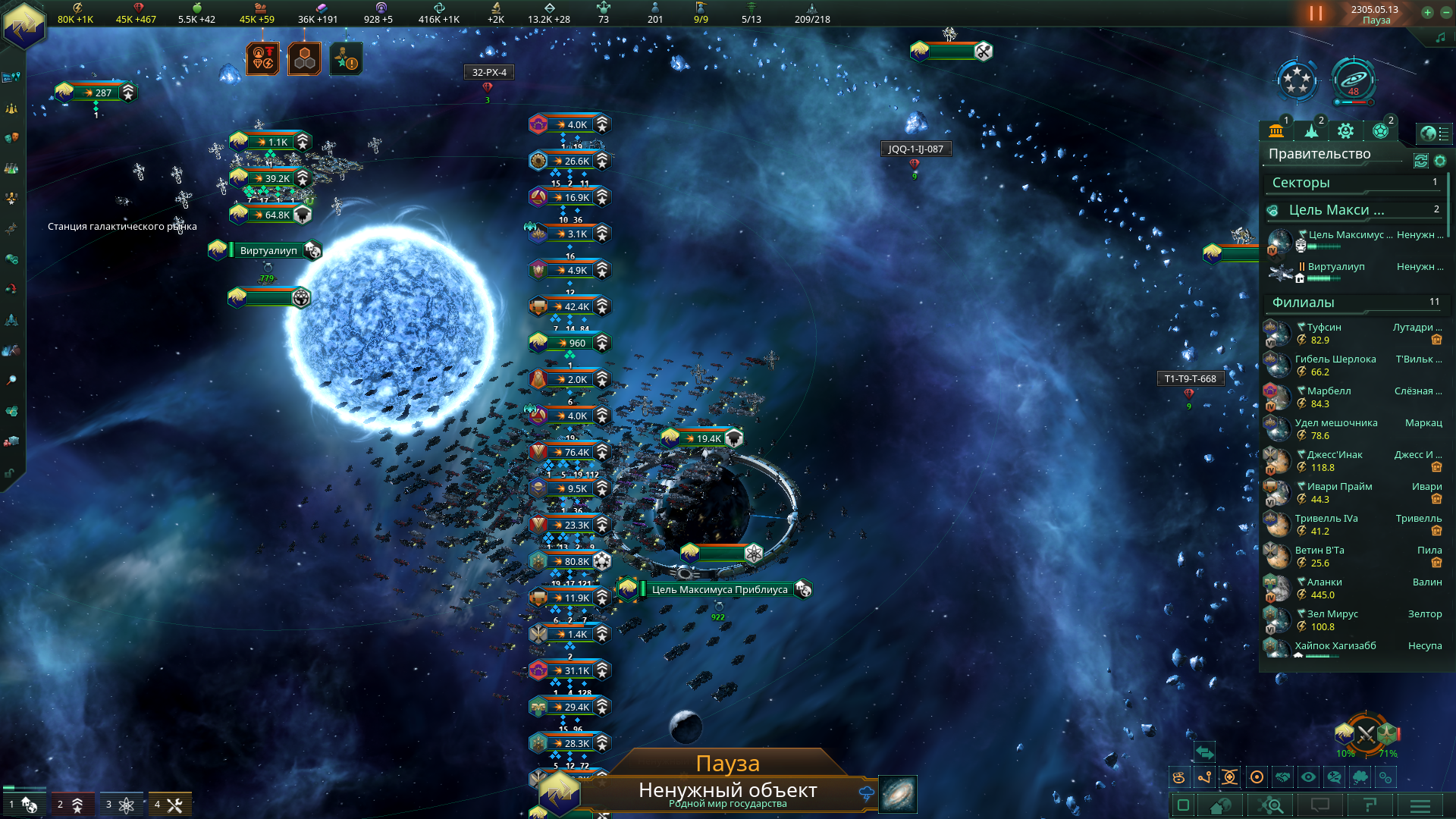Open the crossed swords war overview

[1366, 734]
